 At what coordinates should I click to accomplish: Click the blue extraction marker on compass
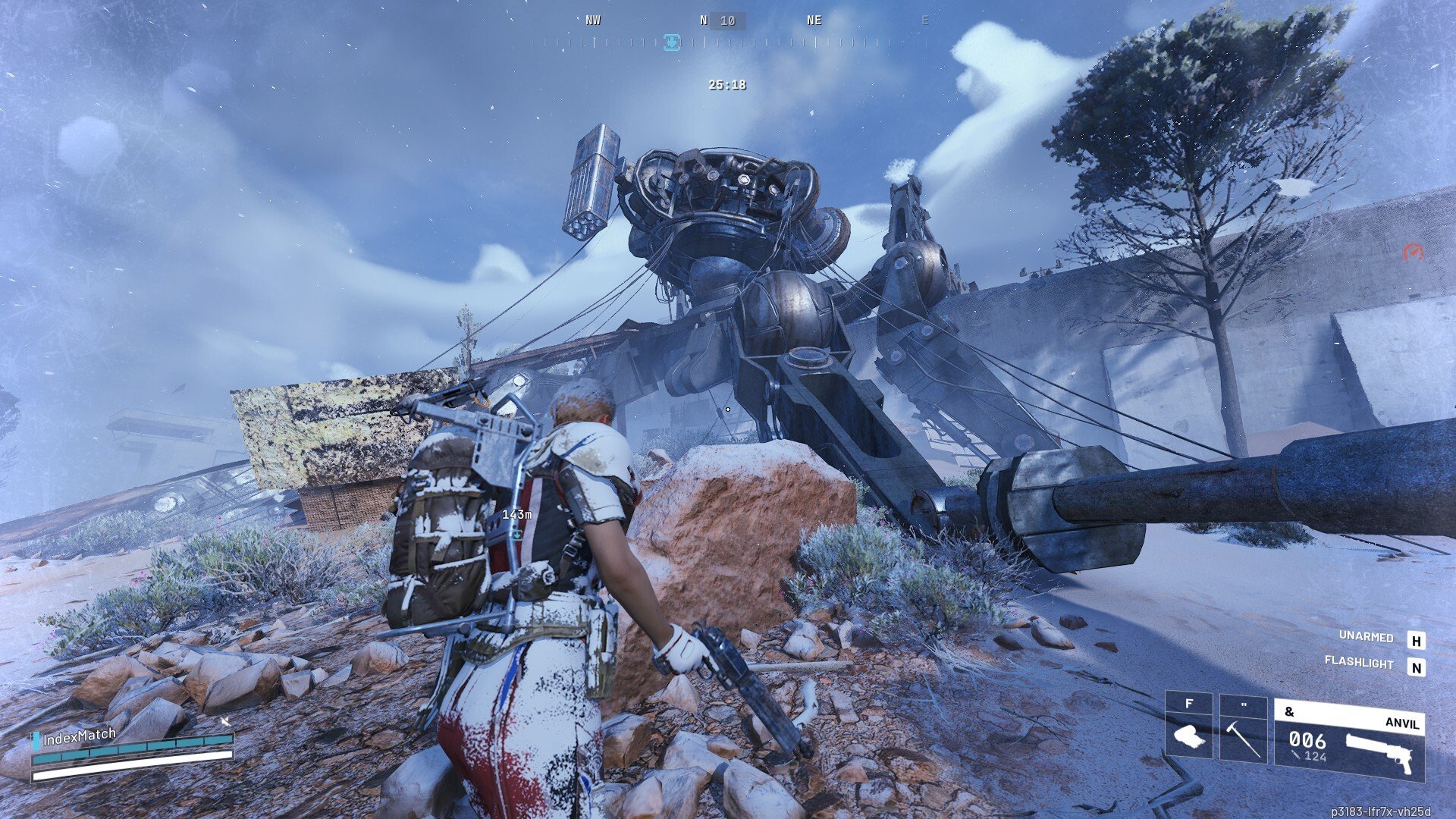[671, 42]
